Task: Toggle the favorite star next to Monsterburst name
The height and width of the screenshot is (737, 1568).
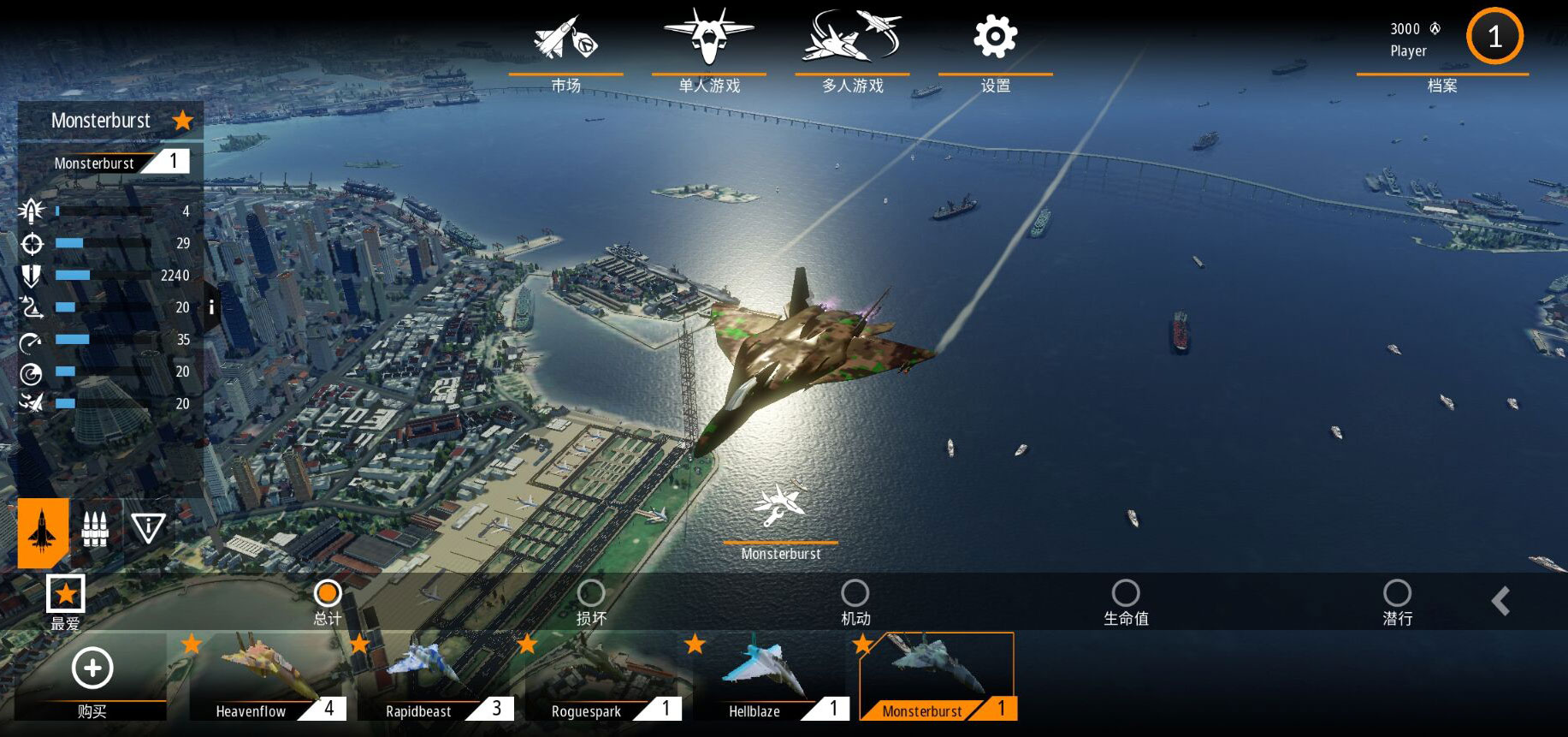Action: [x=182, y=121]
